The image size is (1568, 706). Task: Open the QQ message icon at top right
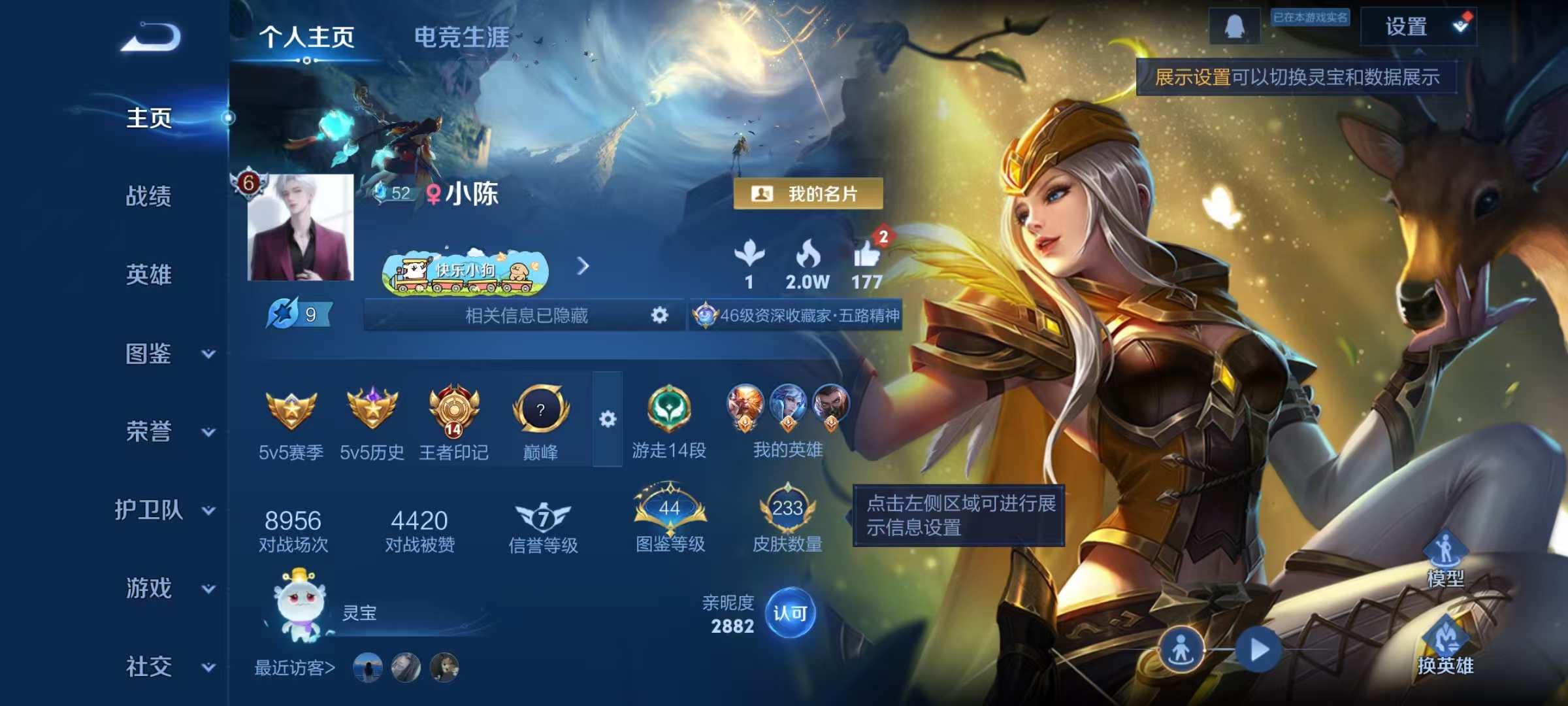pyautogui.click(x=1236, y=27)
